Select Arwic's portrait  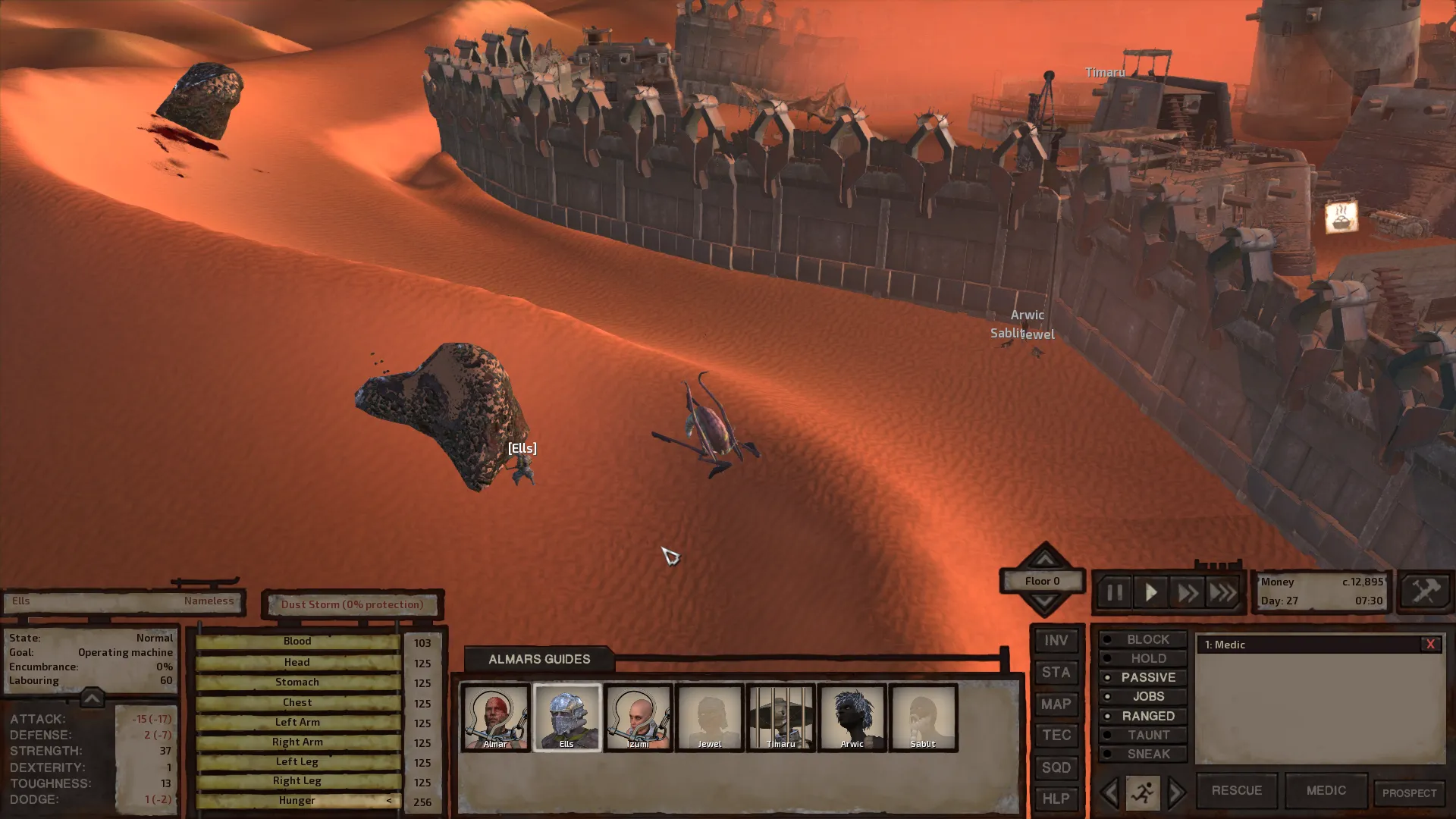click(852, 717)
